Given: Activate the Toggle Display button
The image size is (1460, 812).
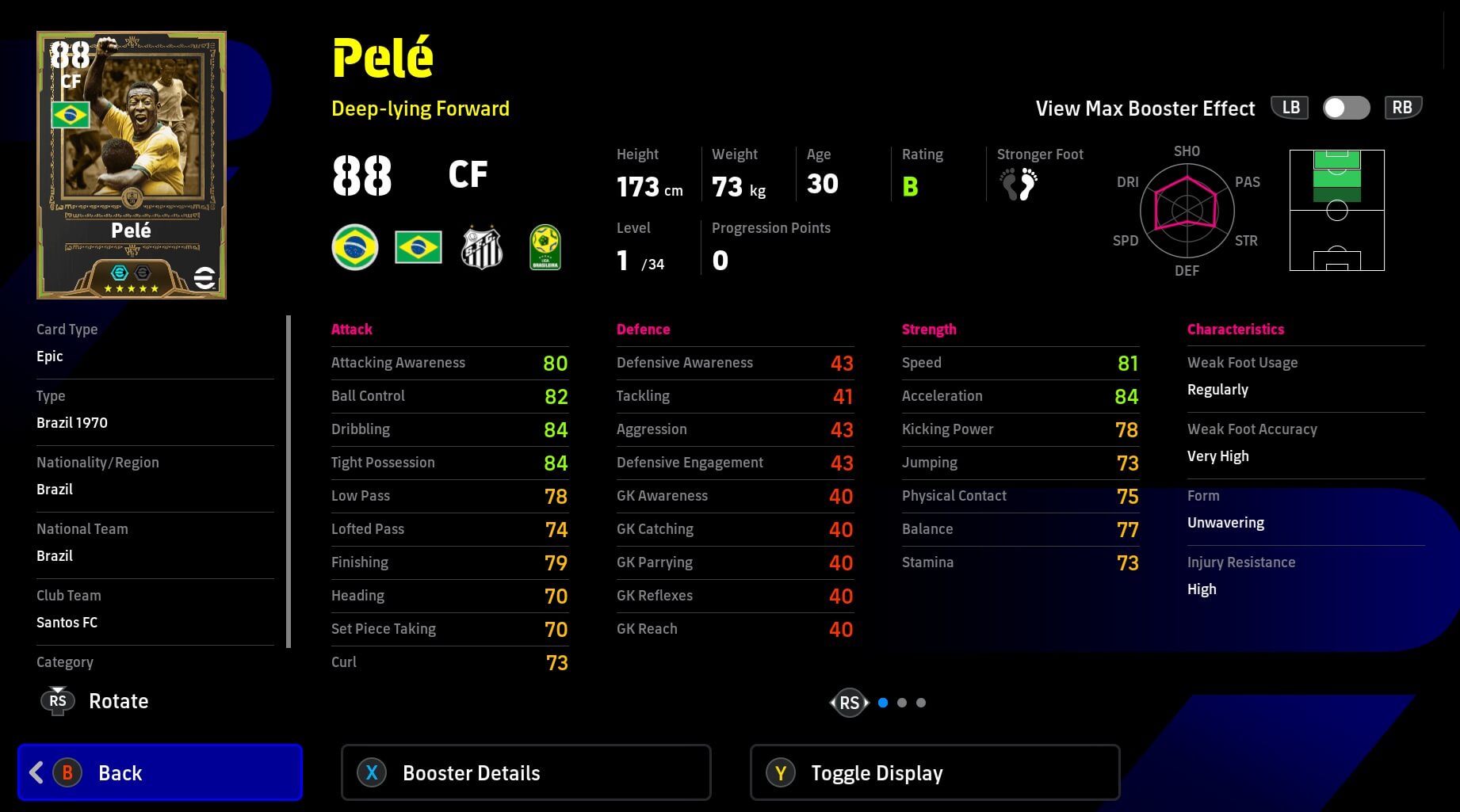Looking at the screenshot, I should pyautogui.click(x=934, y=772).
